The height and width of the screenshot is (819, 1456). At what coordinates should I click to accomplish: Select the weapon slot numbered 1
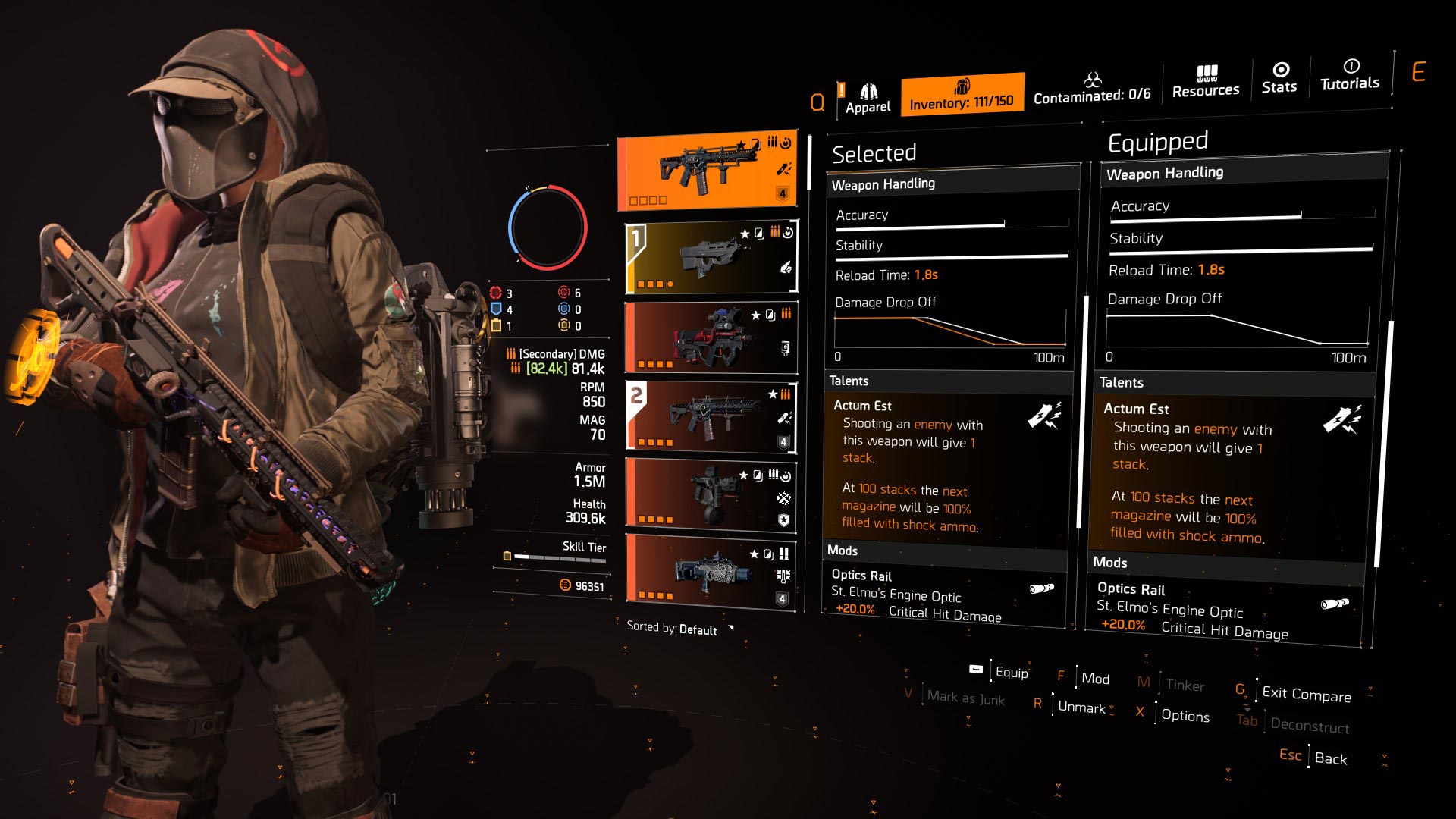711,258
